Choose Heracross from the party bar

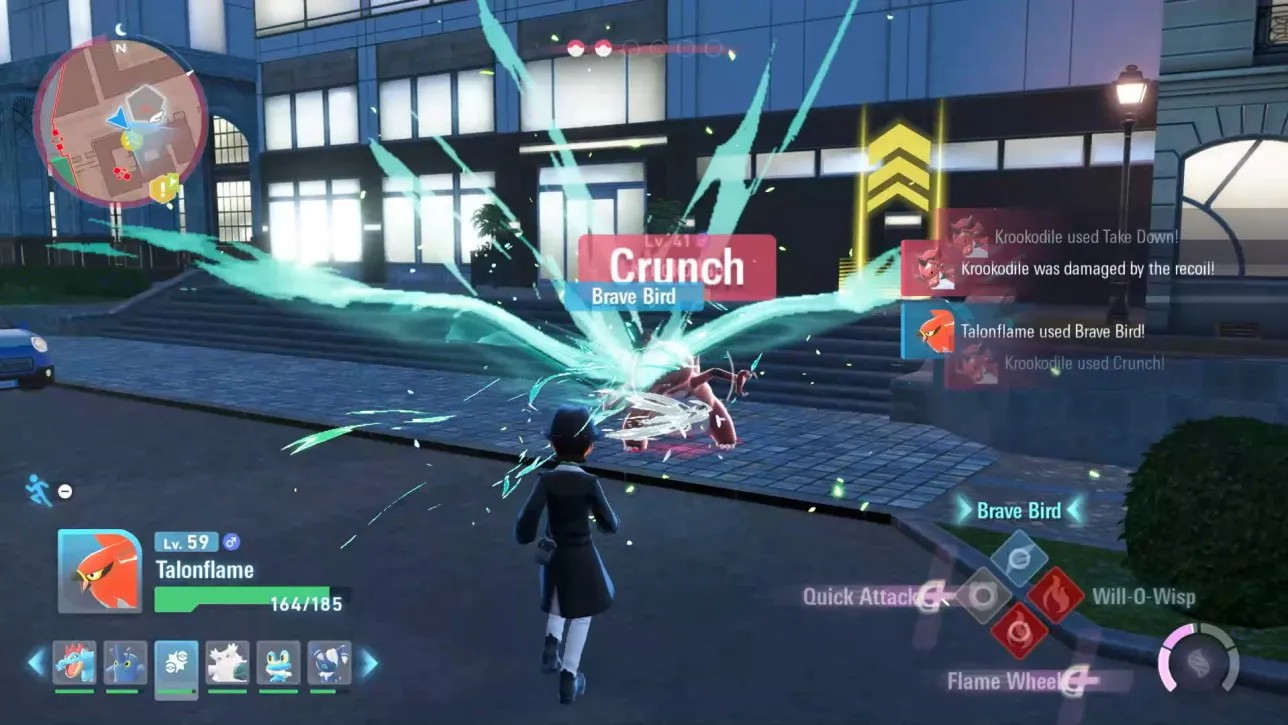click(x=125, y=663)
